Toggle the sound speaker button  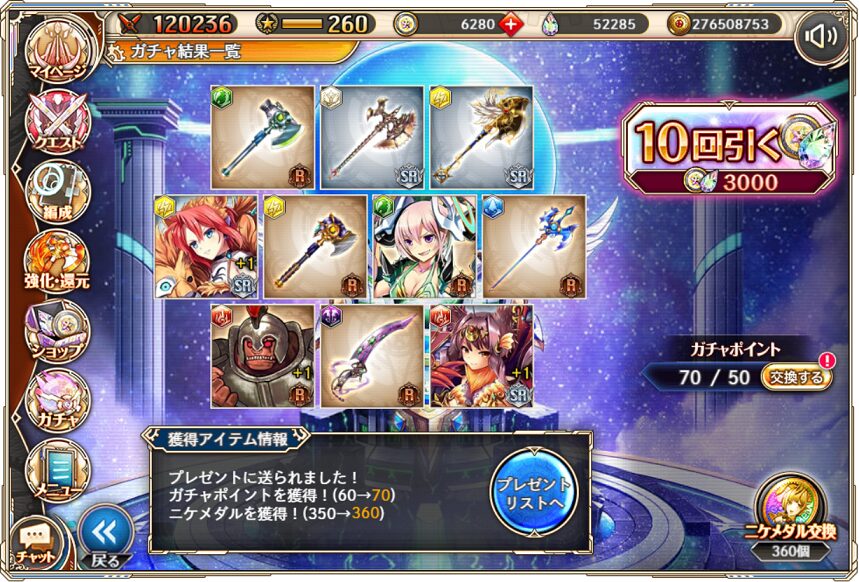point(820,37)
